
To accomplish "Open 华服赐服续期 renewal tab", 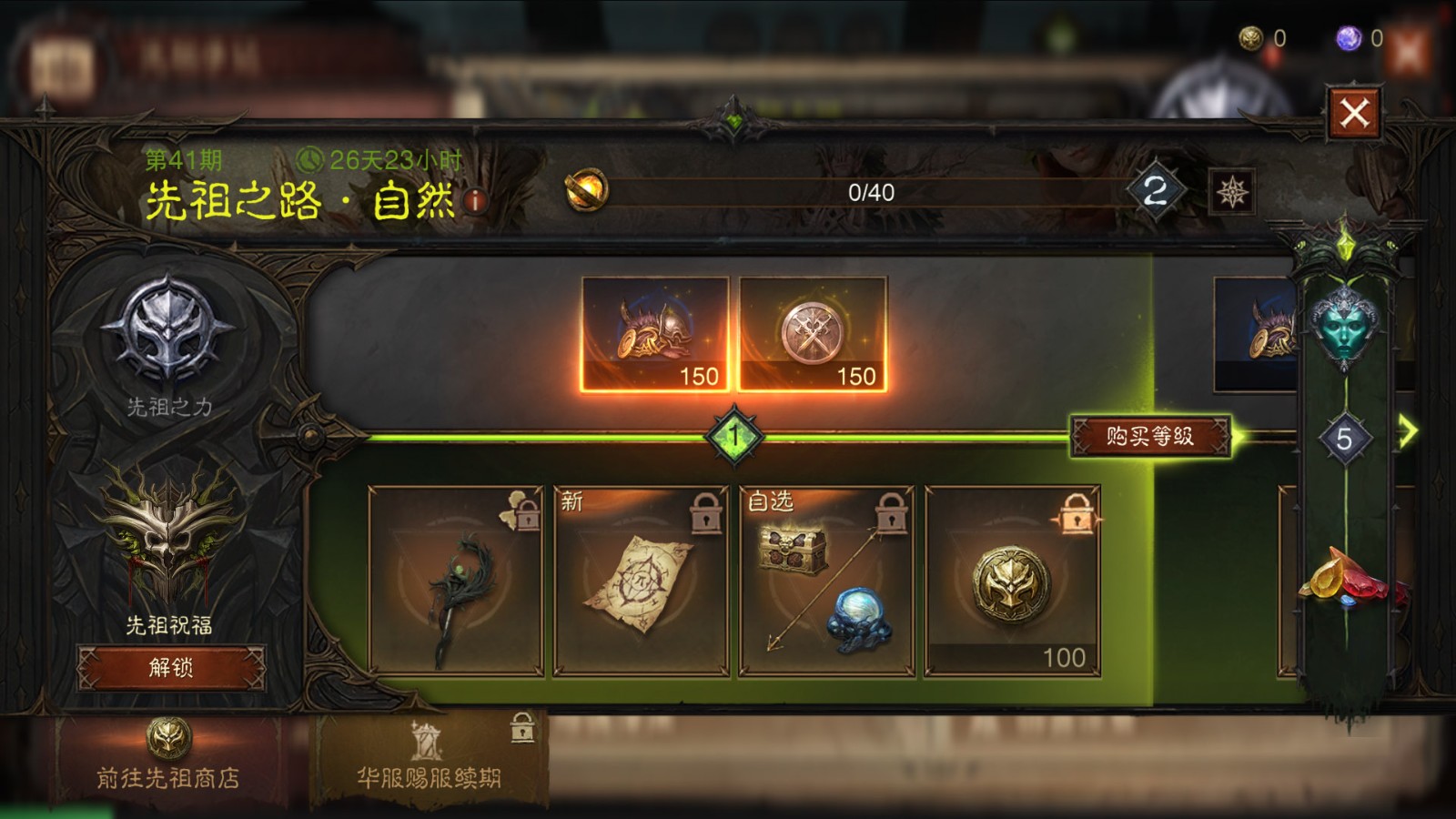I will pyautogui.click(x=429, y=760).
